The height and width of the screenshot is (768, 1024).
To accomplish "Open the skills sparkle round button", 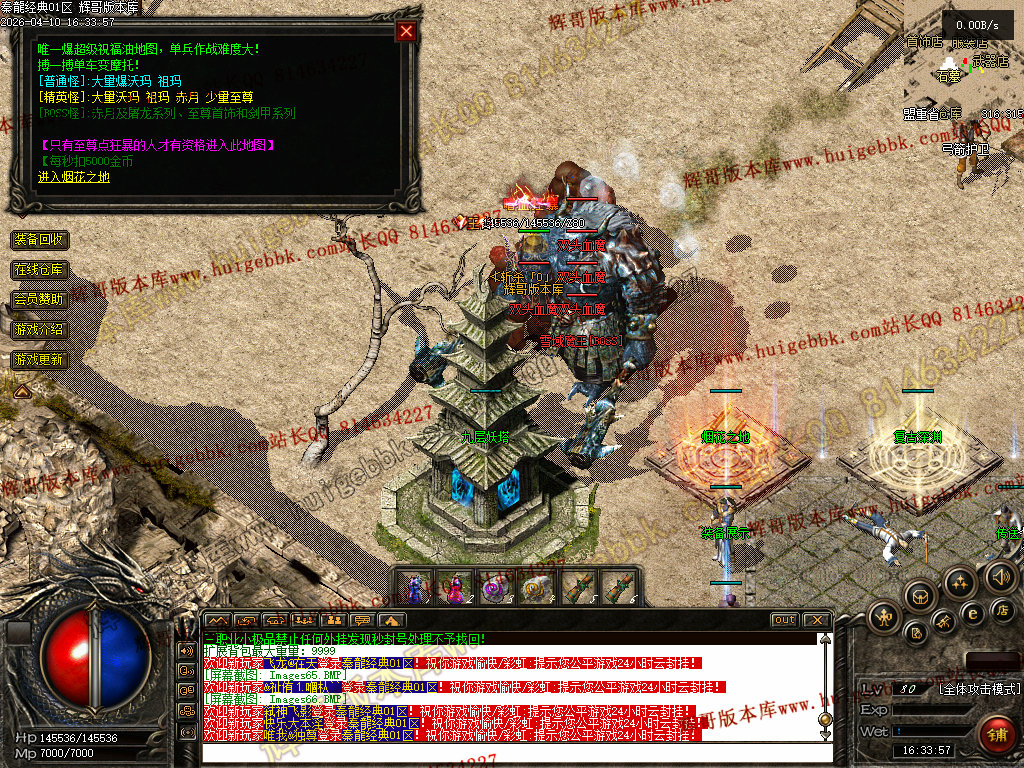I will pos(960,582).
